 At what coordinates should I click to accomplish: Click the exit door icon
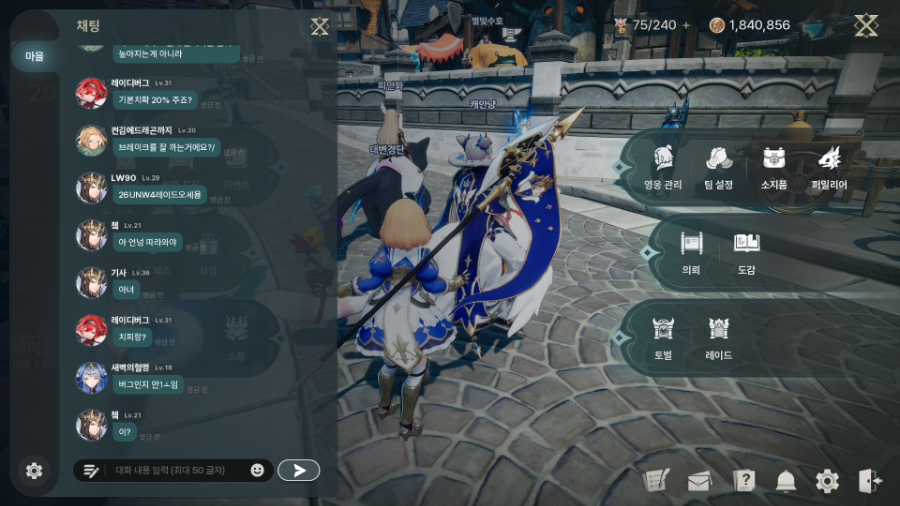869,481
